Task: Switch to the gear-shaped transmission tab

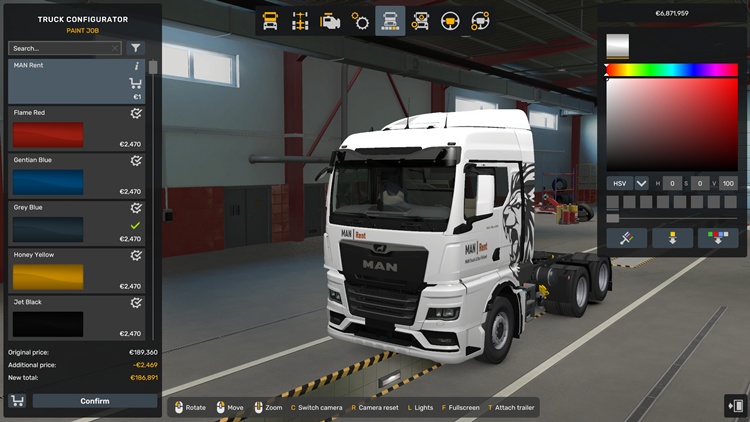Action: pos(360,21)
